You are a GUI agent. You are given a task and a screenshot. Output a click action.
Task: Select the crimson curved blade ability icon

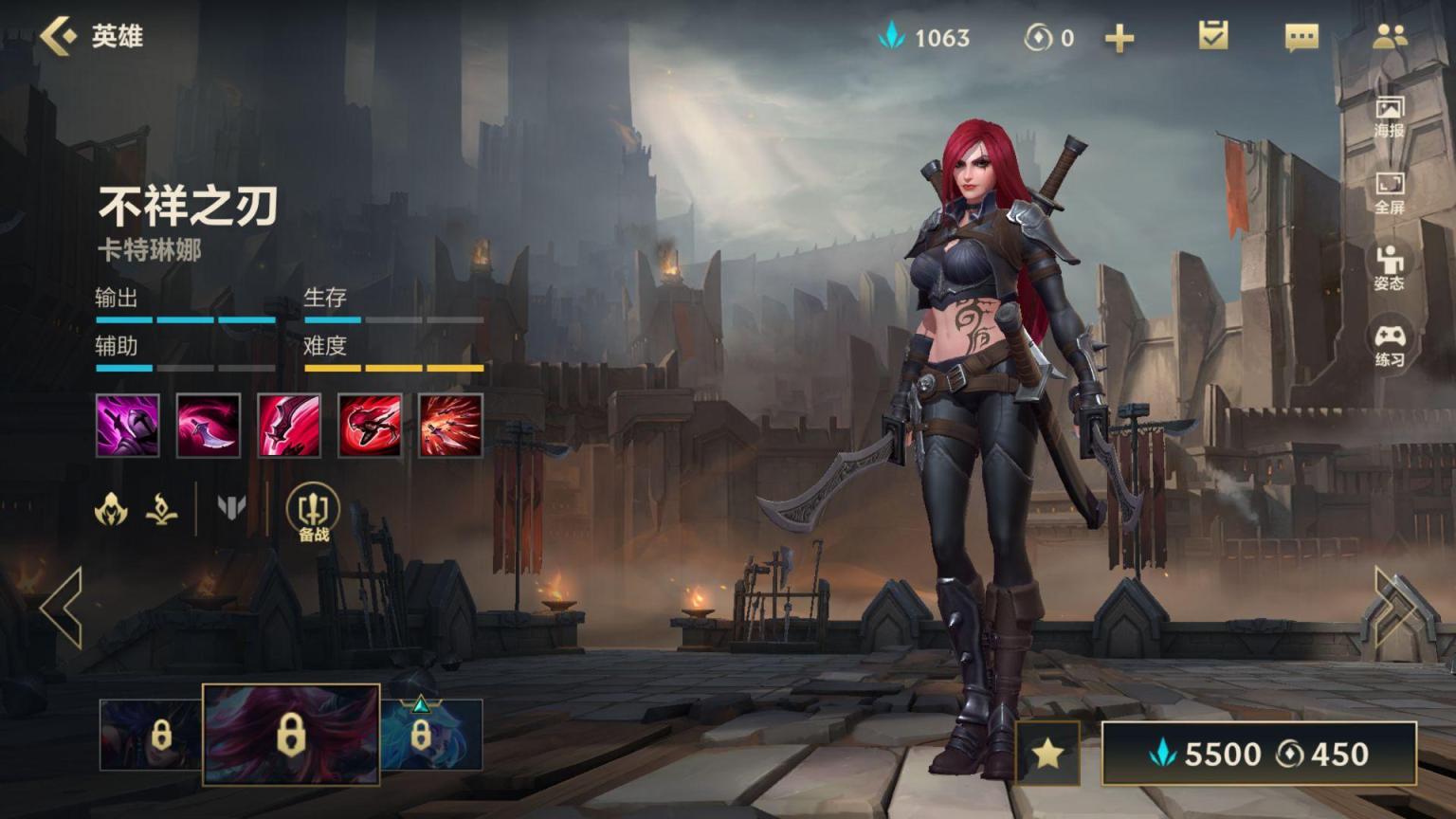[x=289, y=426]
